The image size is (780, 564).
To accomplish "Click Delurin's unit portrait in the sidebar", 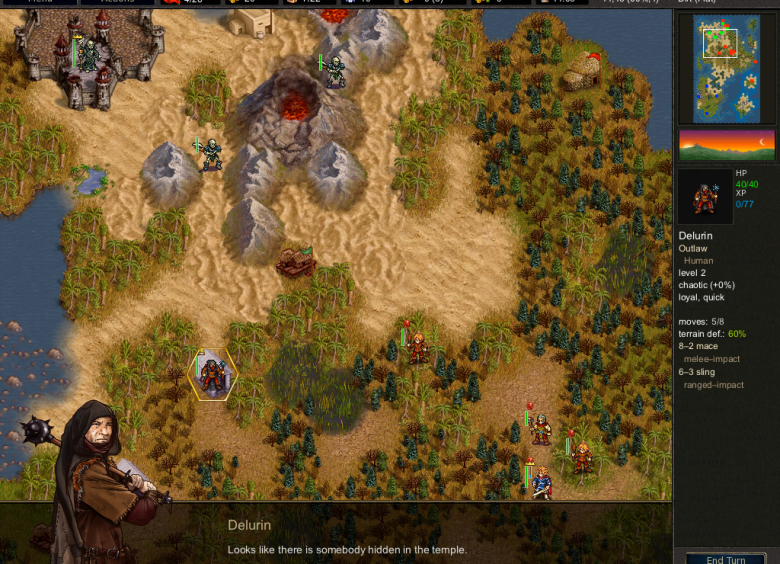I will 704,197.
